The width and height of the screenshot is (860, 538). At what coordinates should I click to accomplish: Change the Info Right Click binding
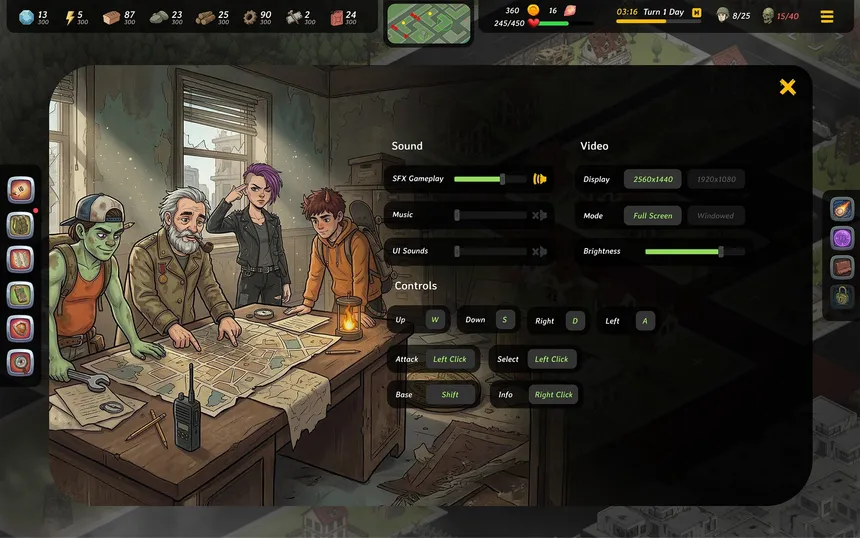click(553, 395)
